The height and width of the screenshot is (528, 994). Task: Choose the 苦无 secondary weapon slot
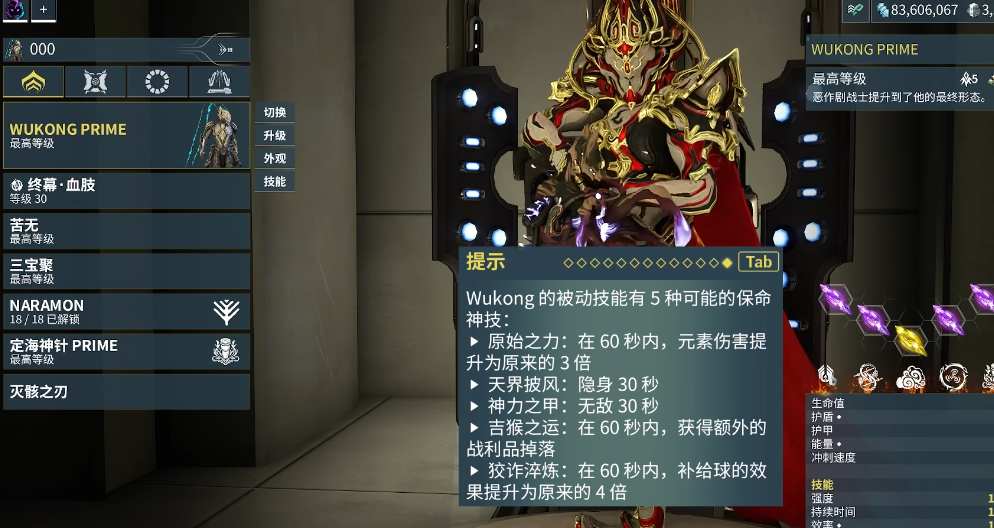[126, 231]
